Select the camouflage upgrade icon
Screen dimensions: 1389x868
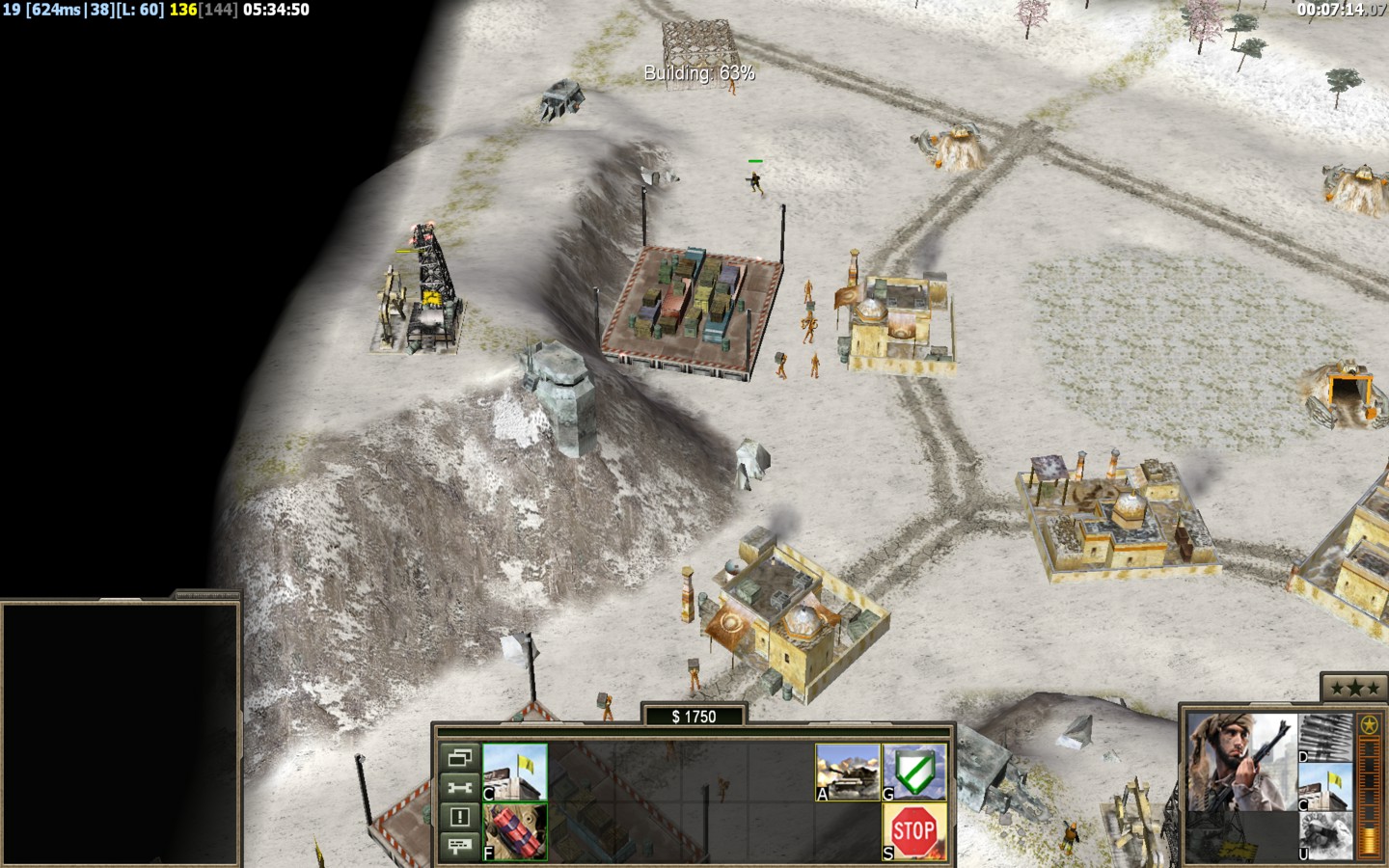click(x=1325, y=834)
